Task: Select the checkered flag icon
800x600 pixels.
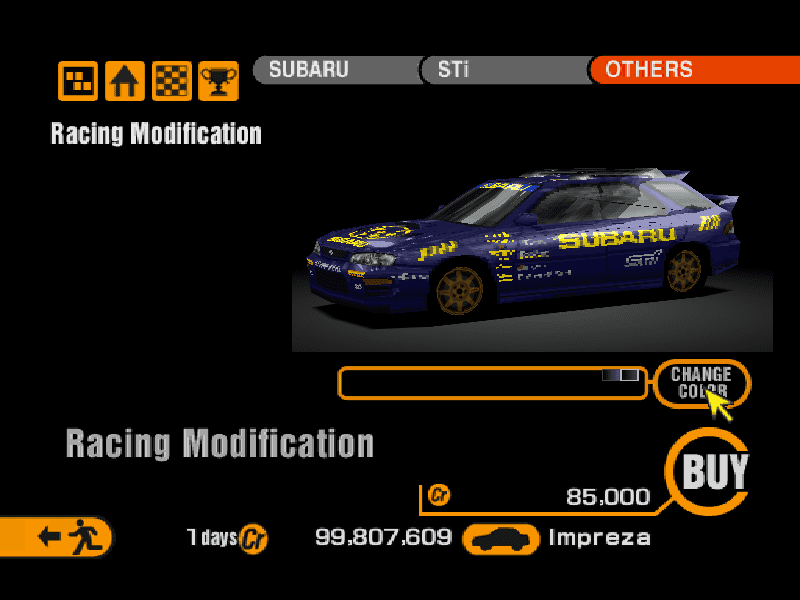Action: pyautogui.click(x=171, y=81)
